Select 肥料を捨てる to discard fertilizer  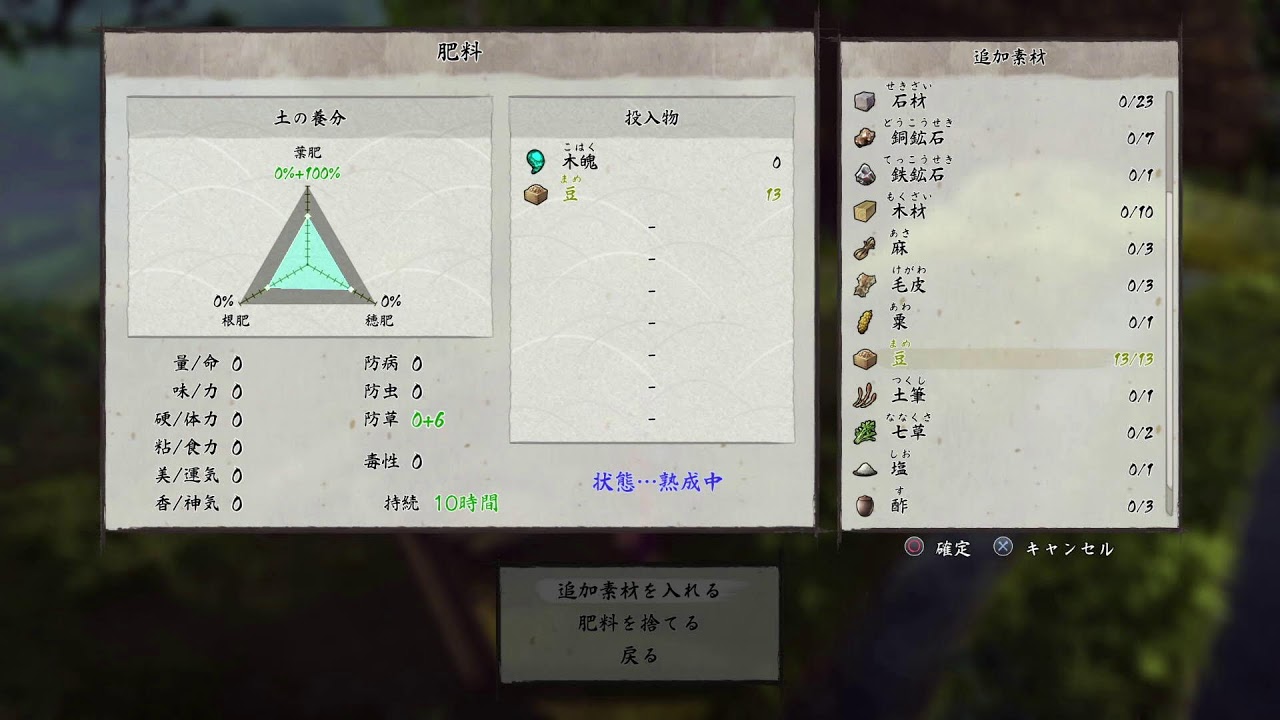639,623
